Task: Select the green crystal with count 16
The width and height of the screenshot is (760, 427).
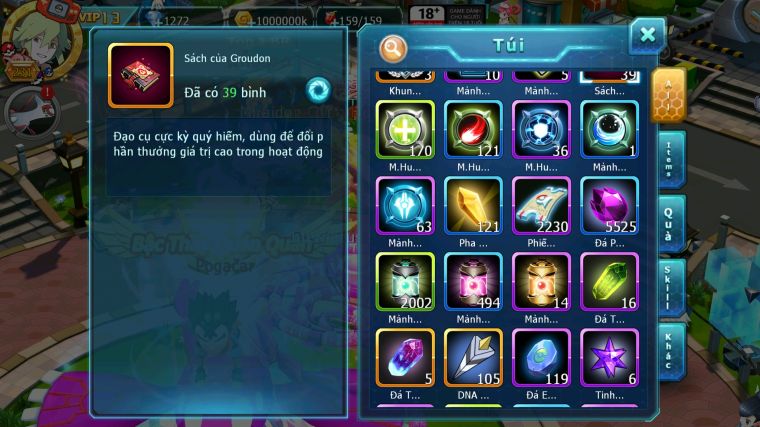Action: point(609,281)
